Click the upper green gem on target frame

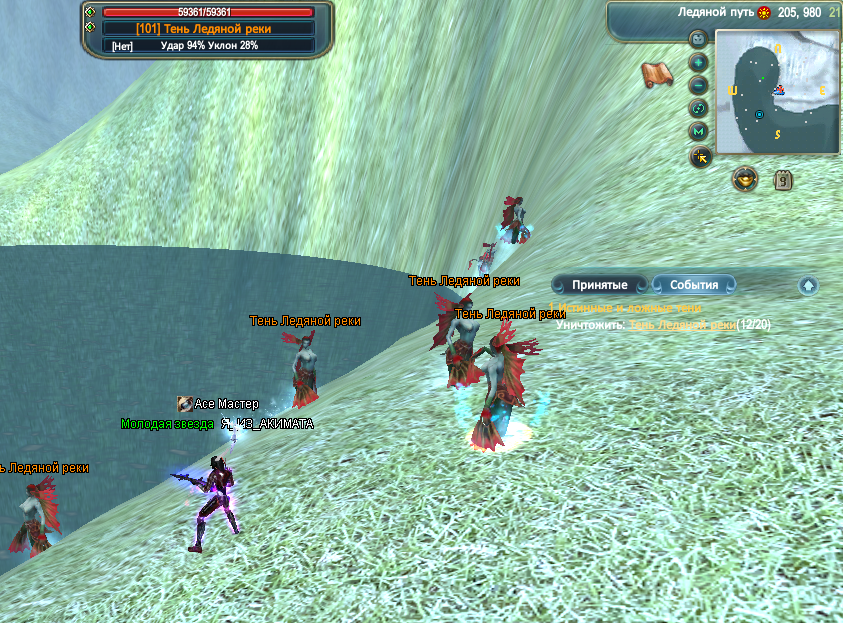click(91, 12)
